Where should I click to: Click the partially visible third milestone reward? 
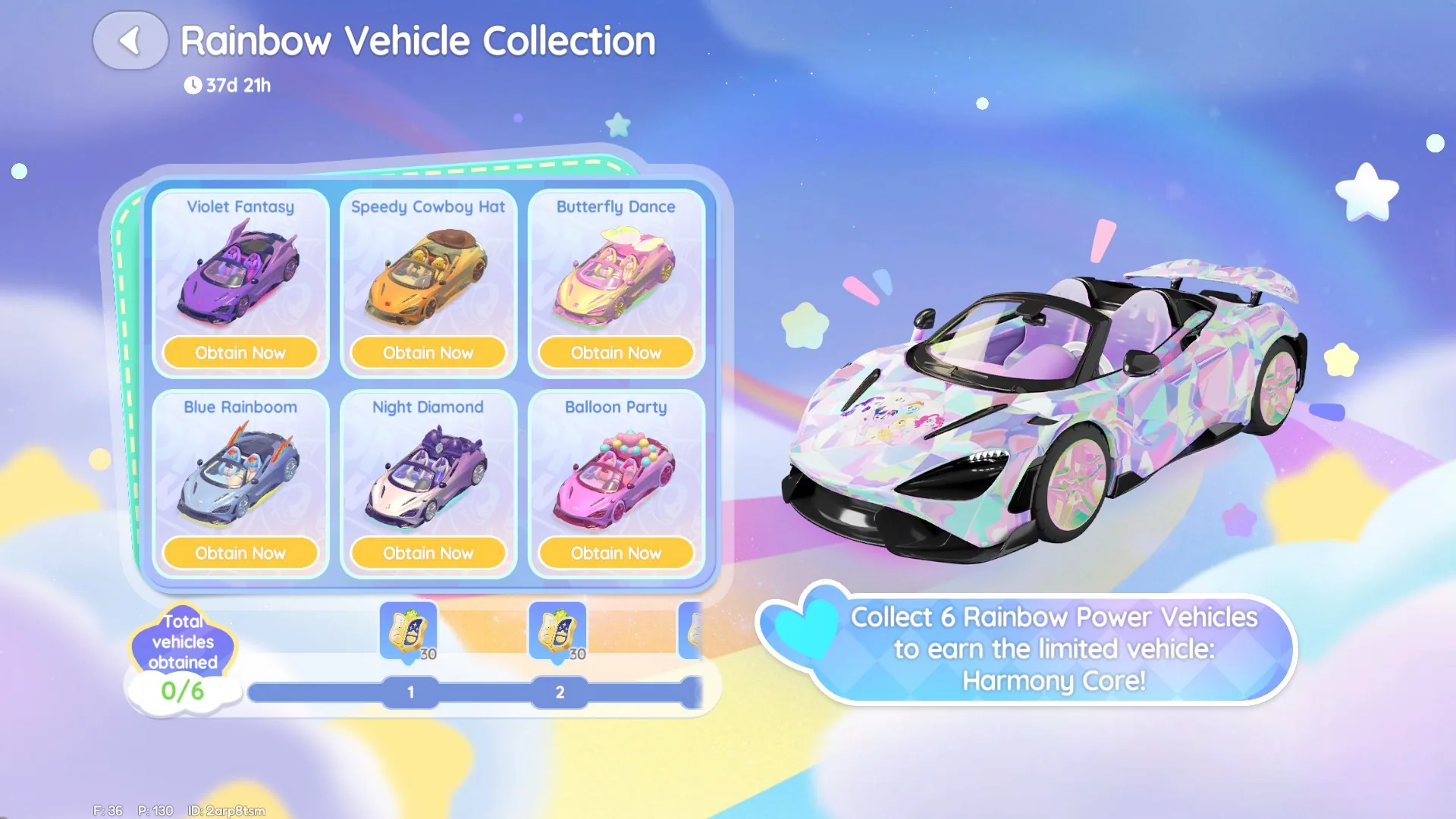click(x=692, y=630)
